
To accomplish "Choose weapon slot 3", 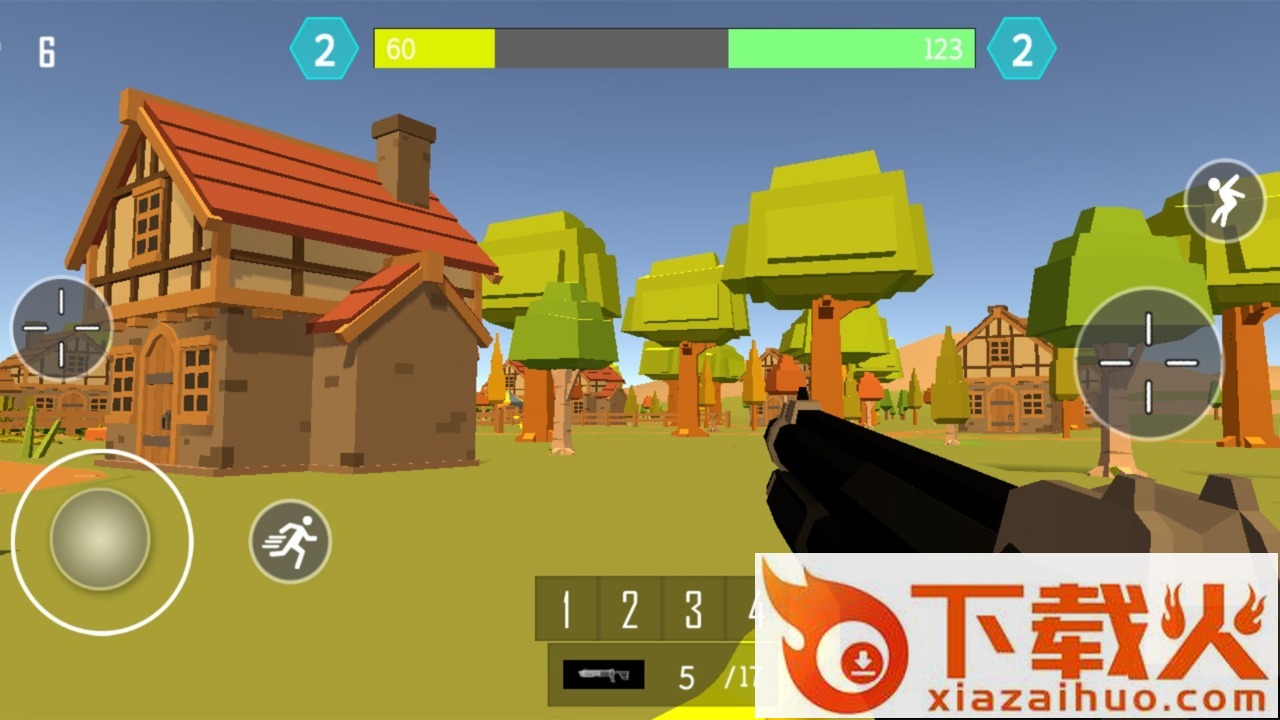I will point(693,608).
